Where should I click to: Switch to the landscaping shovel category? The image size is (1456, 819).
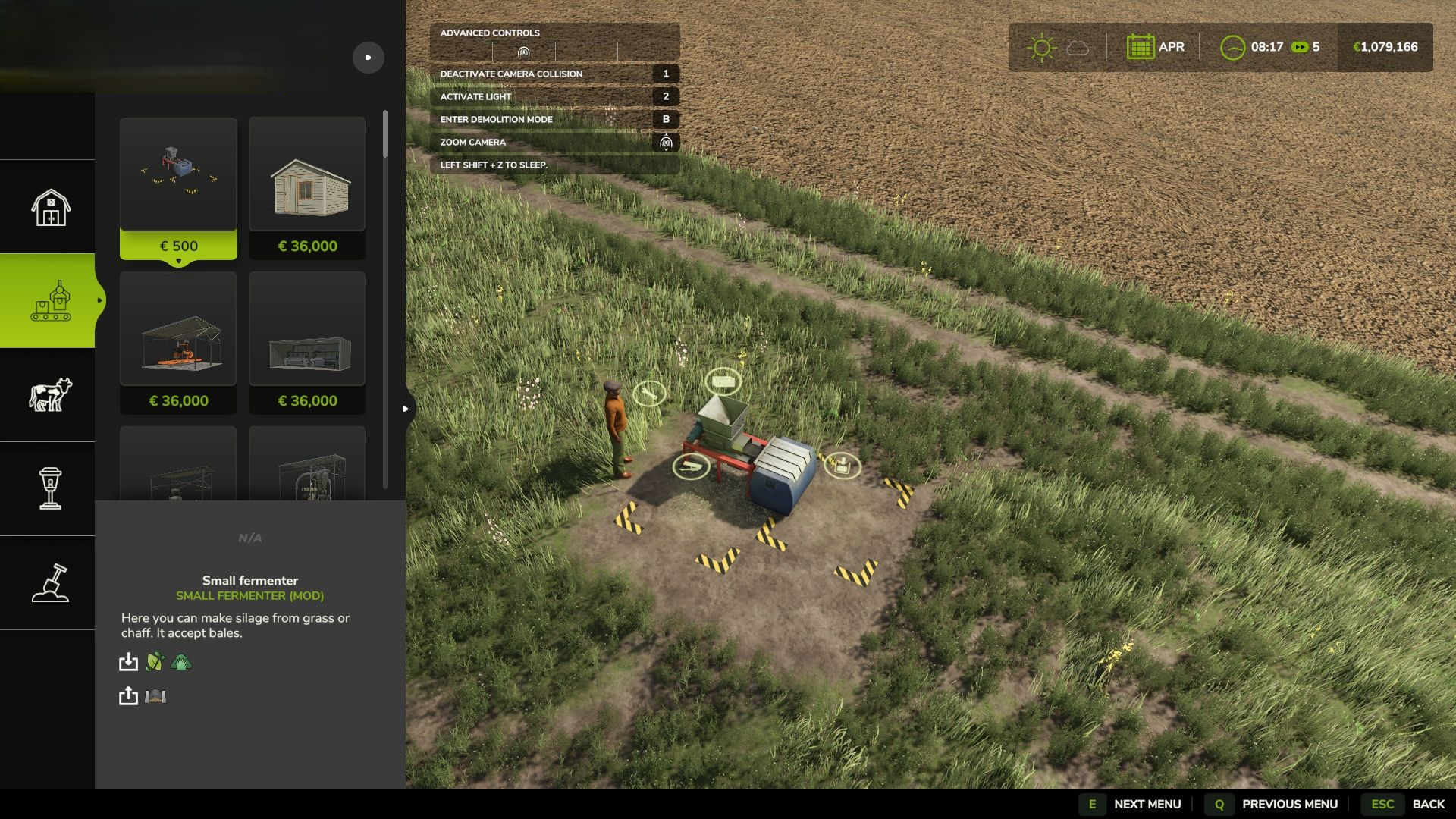[50, 583]
